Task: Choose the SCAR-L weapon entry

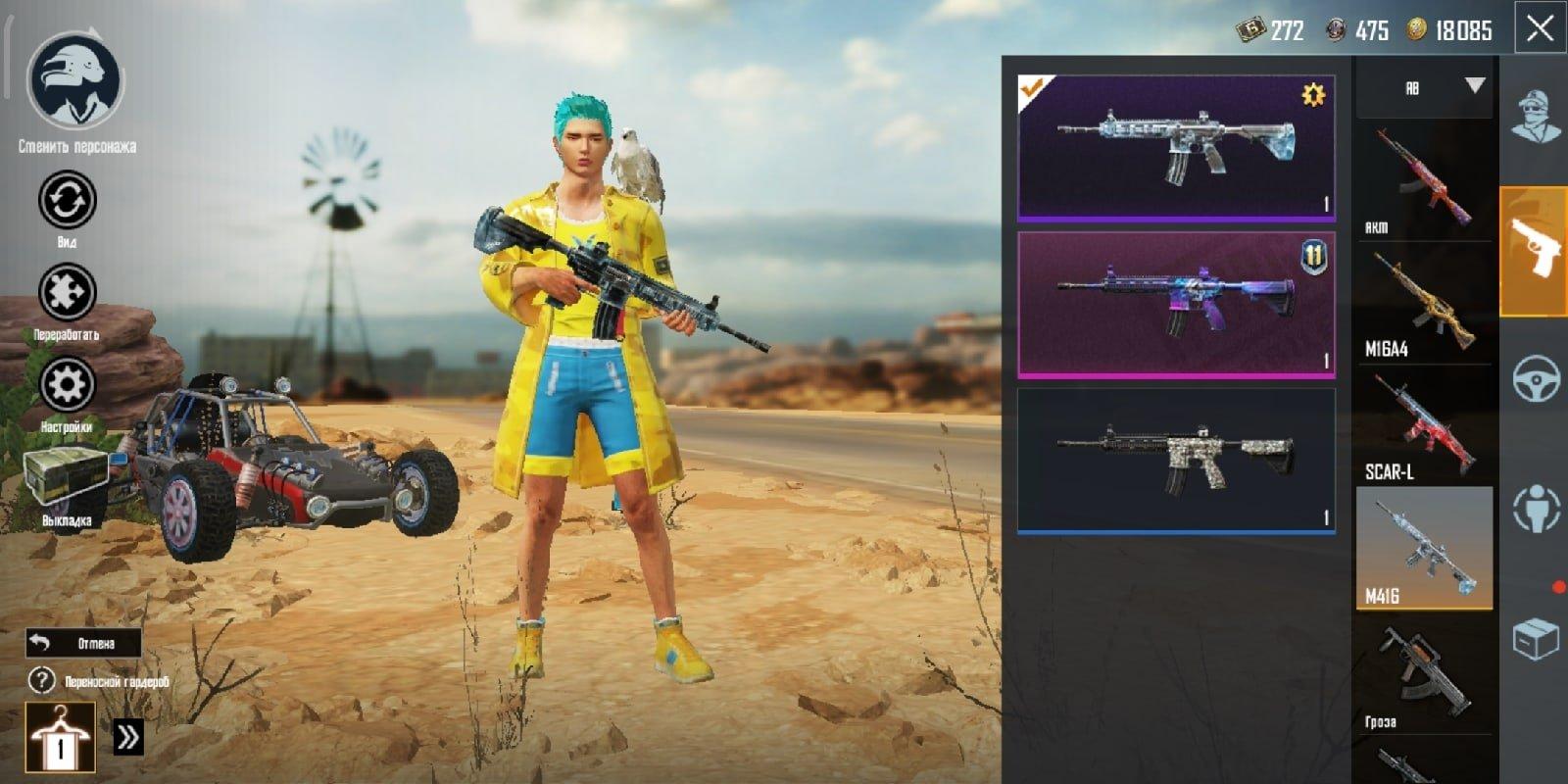Action: (1423, 426)
